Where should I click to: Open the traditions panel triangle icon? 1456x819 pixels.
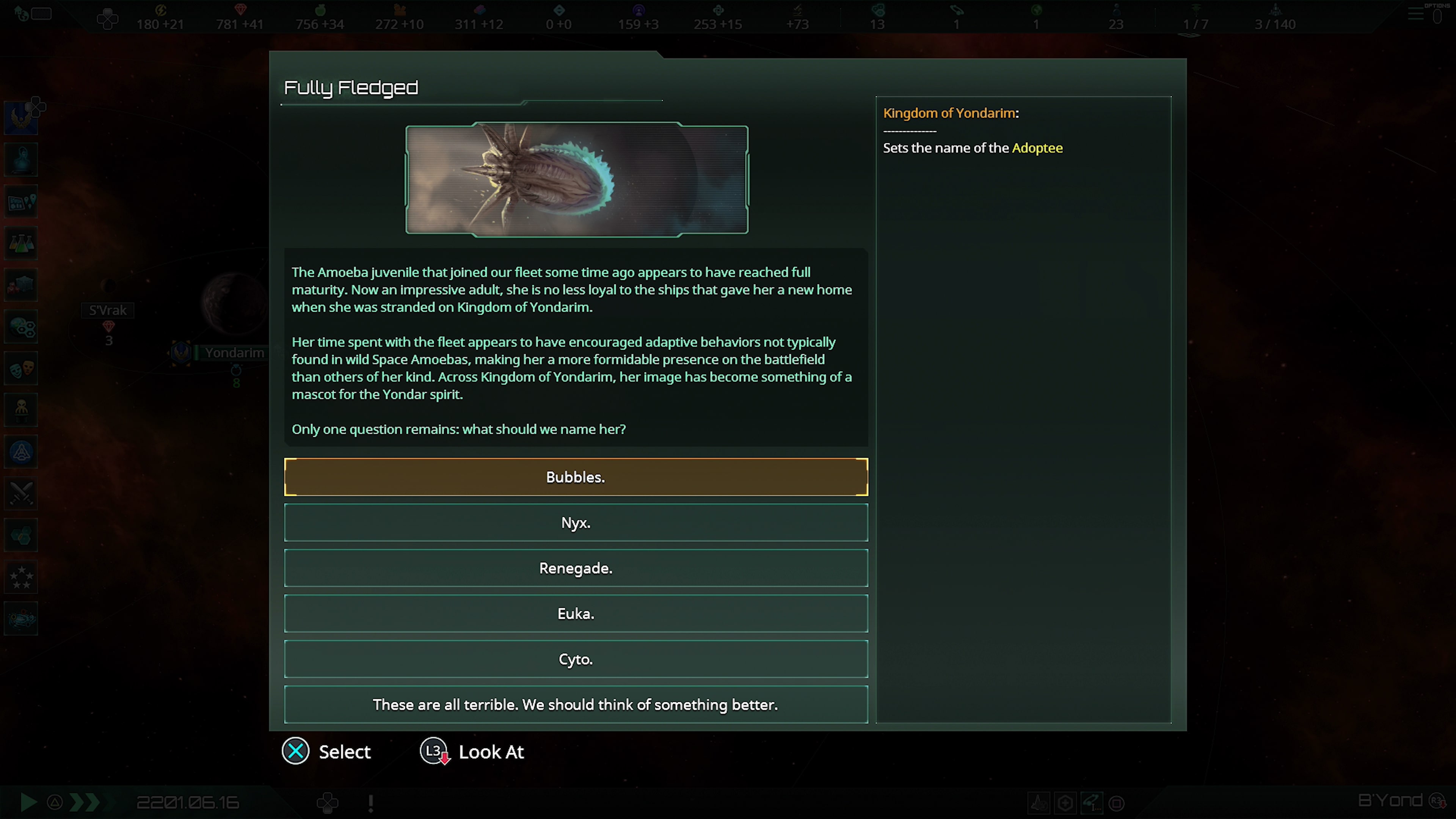click(x=21, y=452)
